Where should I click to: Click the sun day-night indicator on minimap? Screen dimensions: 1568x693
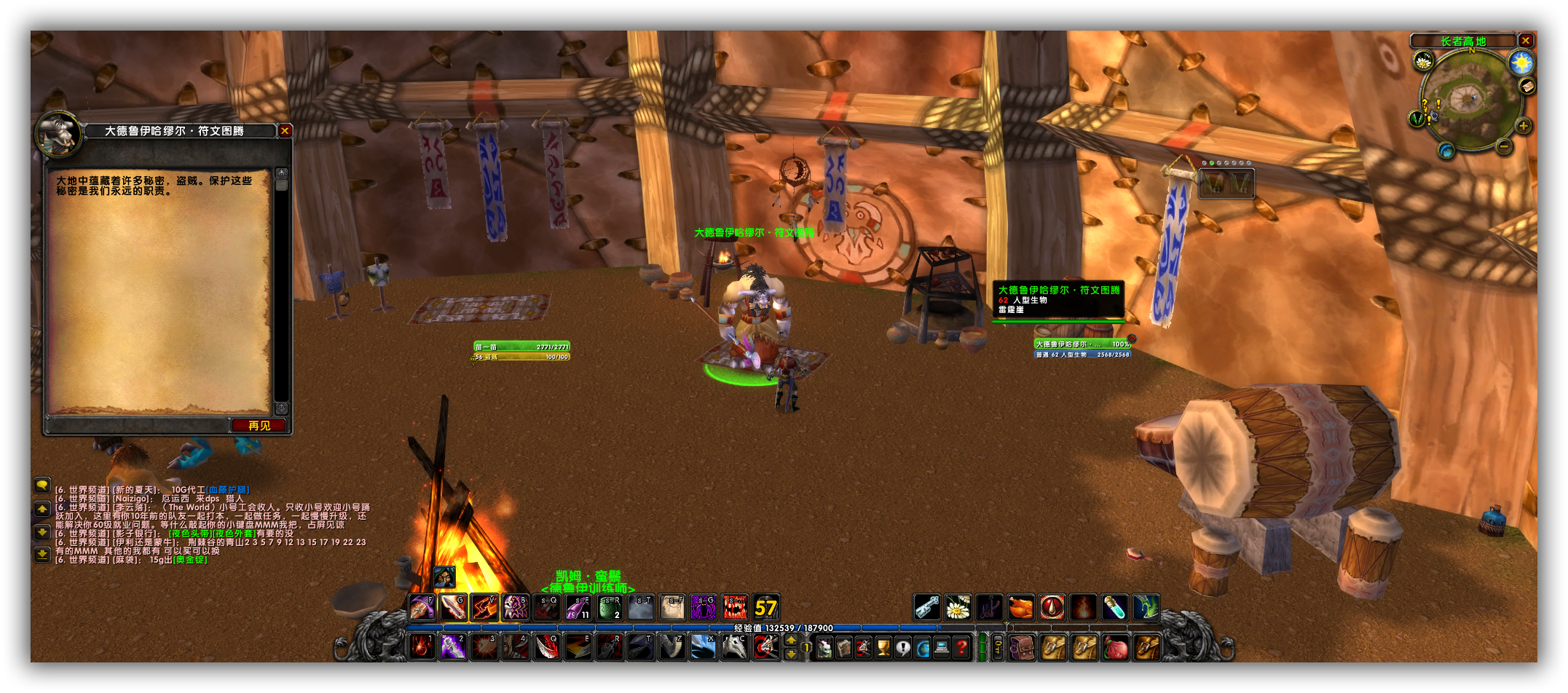click(x=1521, y=63)
